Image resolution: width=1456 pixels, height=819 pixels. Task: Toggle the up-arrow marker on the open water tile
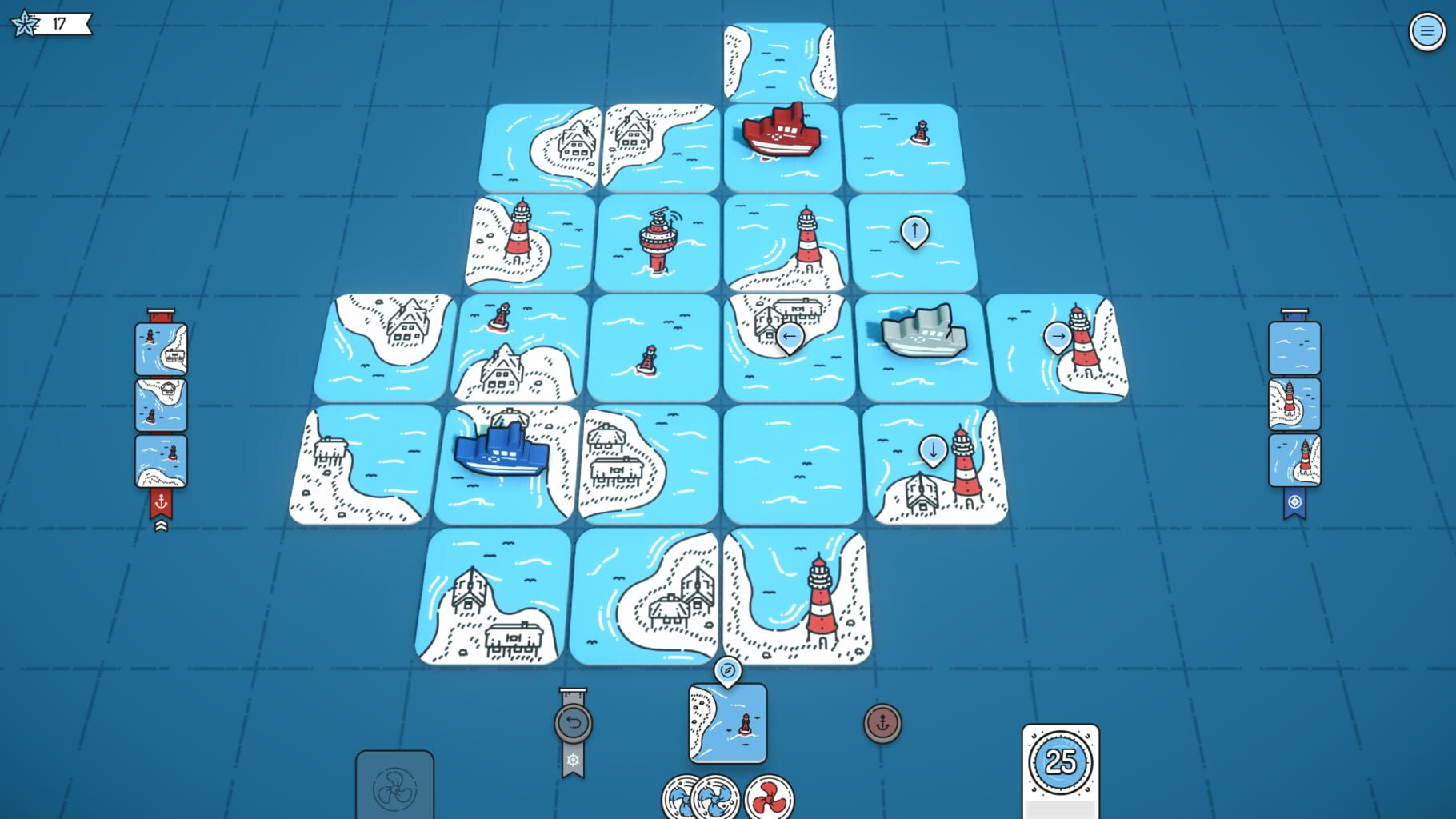[x=914, y=232]
